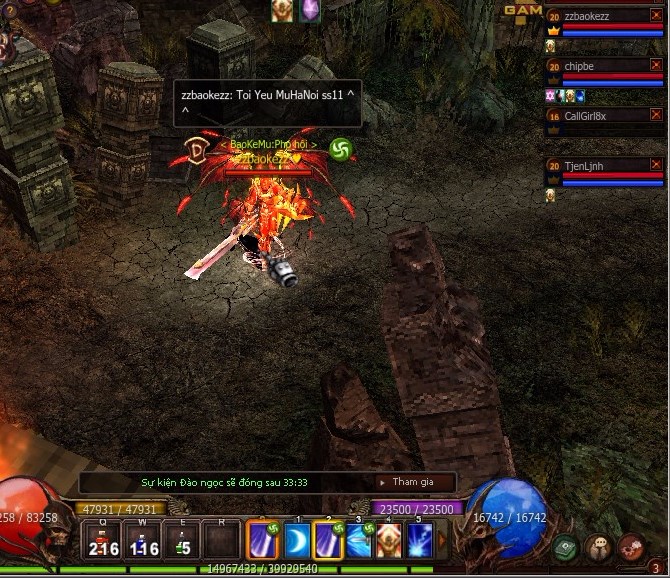Activate the blue lightning skill in last slot
The width and height of the screenshot is (670, 578).
(420, 541)
